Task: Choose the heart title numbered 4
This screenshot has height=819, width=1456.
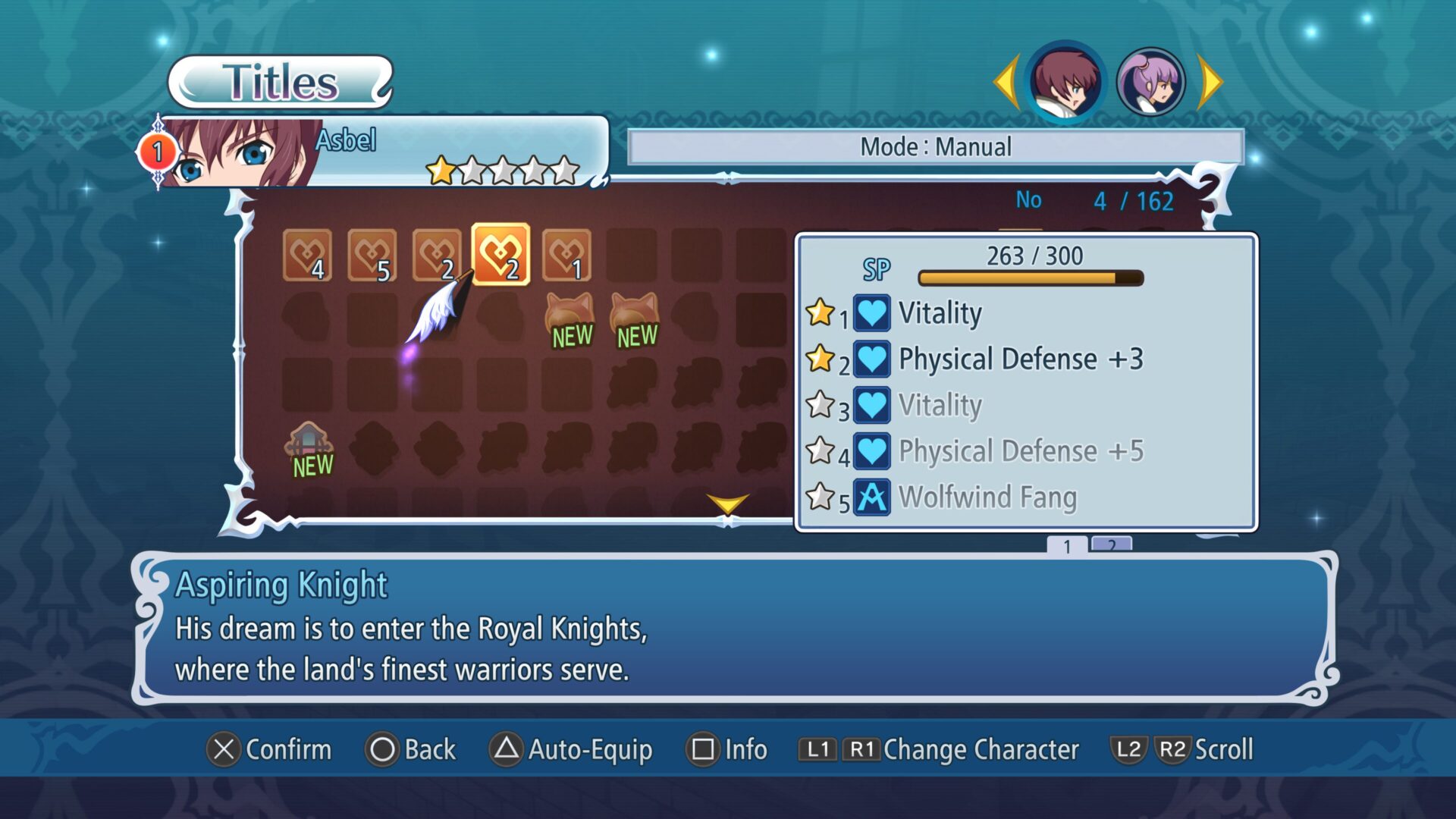Action: 307,255
